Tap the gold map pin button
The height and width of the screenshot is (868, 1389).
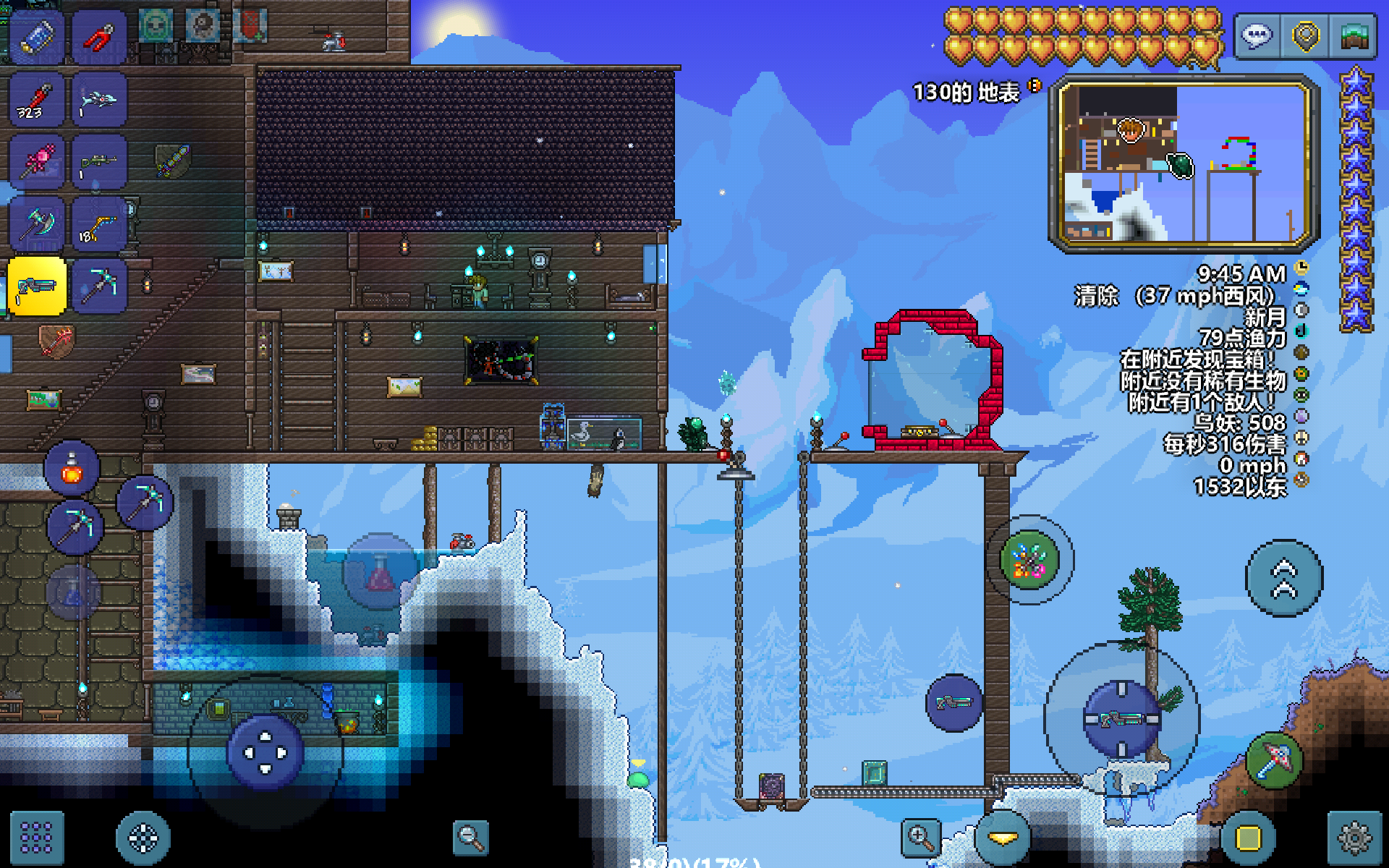(1306, 36)
